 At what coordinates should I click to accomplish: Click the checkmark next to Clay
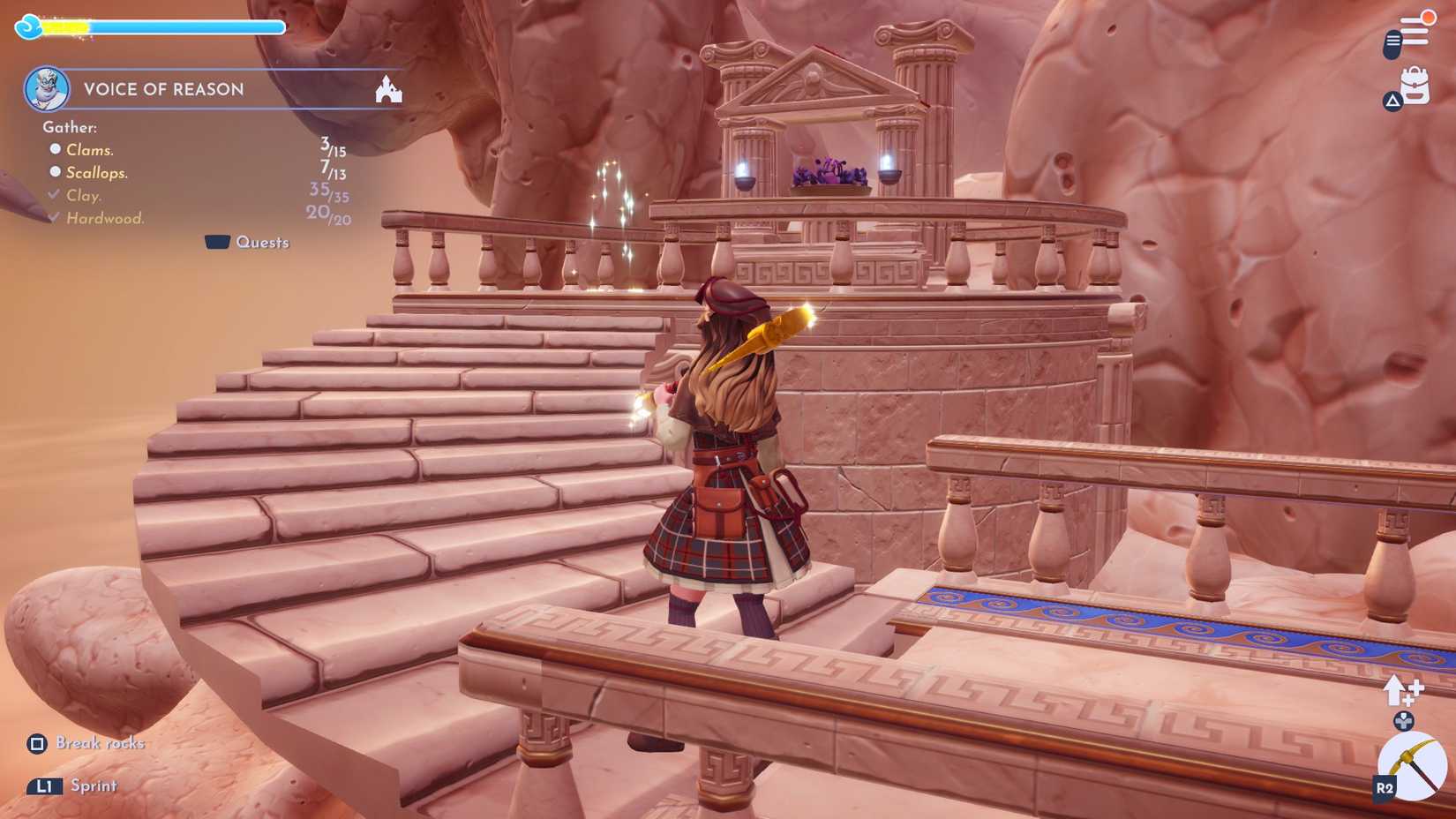pos(53,195)
